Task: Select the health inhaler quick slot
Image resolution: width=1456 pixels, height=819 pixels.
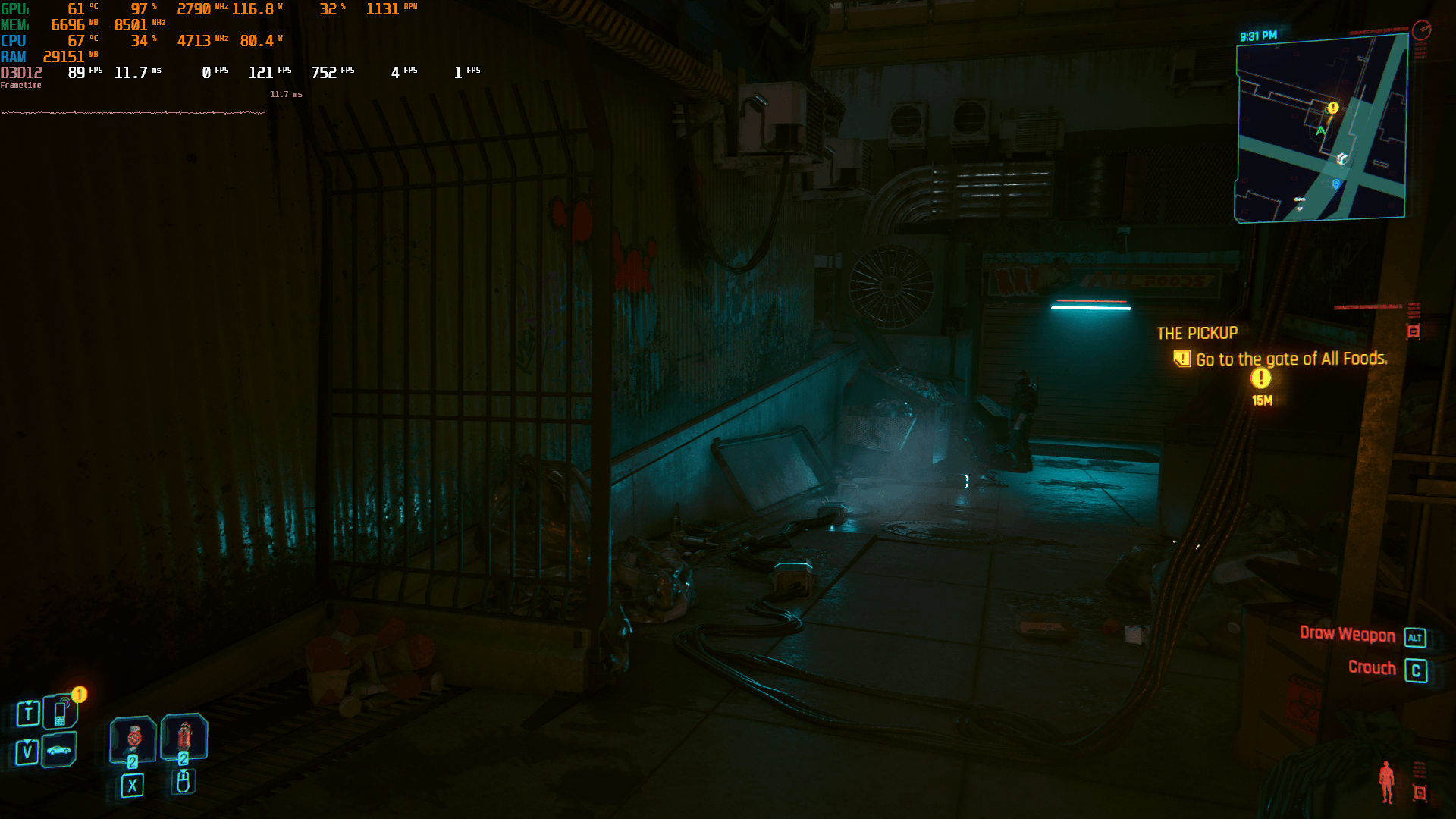Action: pyautogui.click(x=133, y=738)
